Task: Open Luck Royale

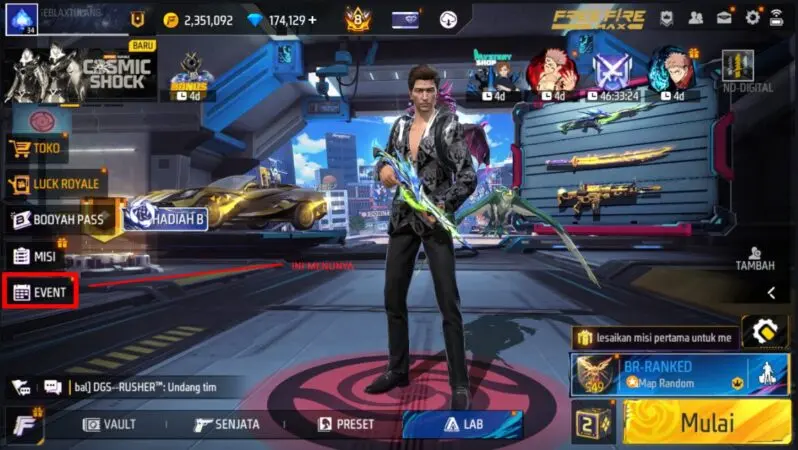Action: coord(56,184)
